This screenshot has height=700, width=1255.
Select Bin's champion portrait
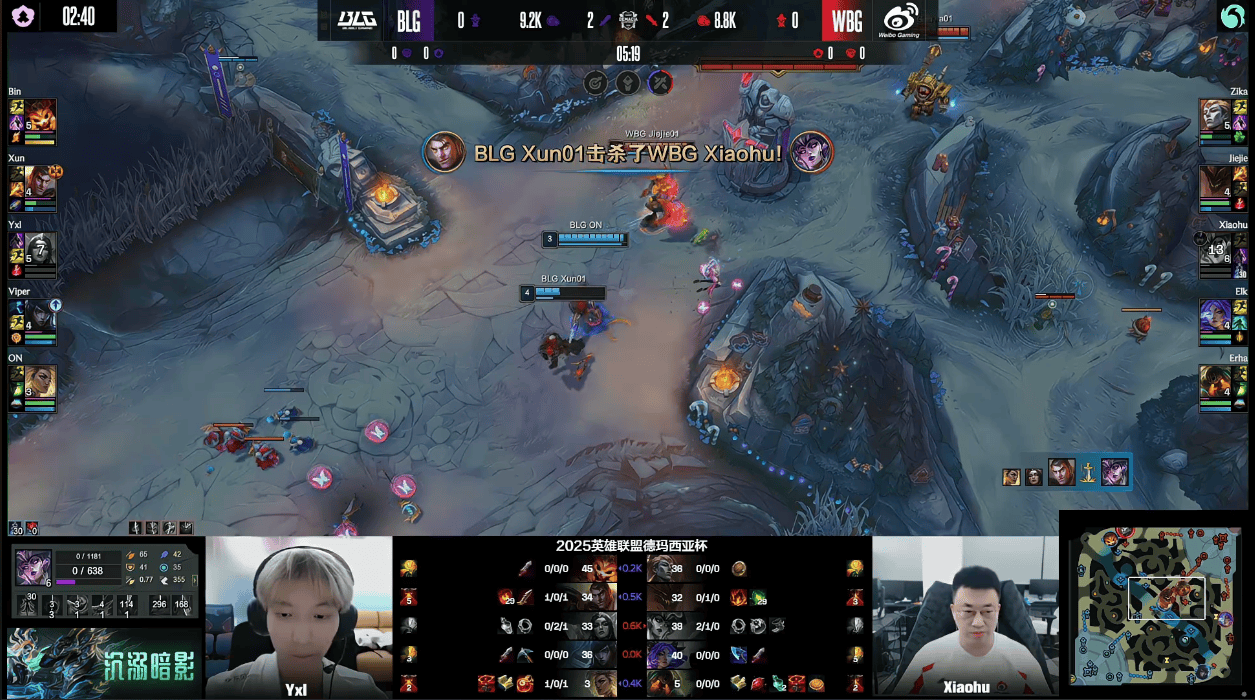click(40, 114)
